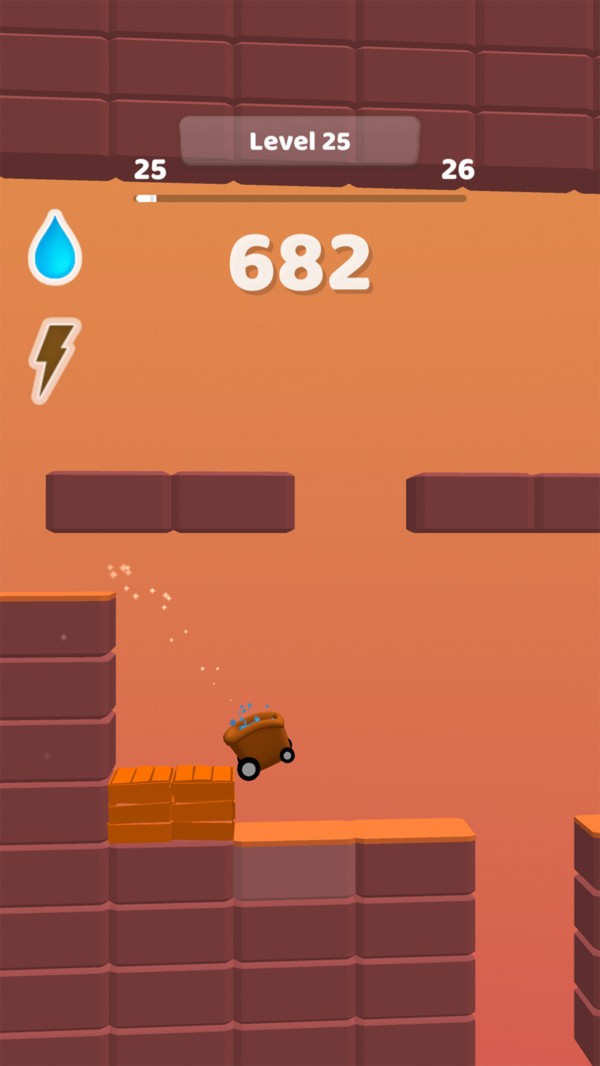Activate the lightning bolt power icon

pos(54,358)
